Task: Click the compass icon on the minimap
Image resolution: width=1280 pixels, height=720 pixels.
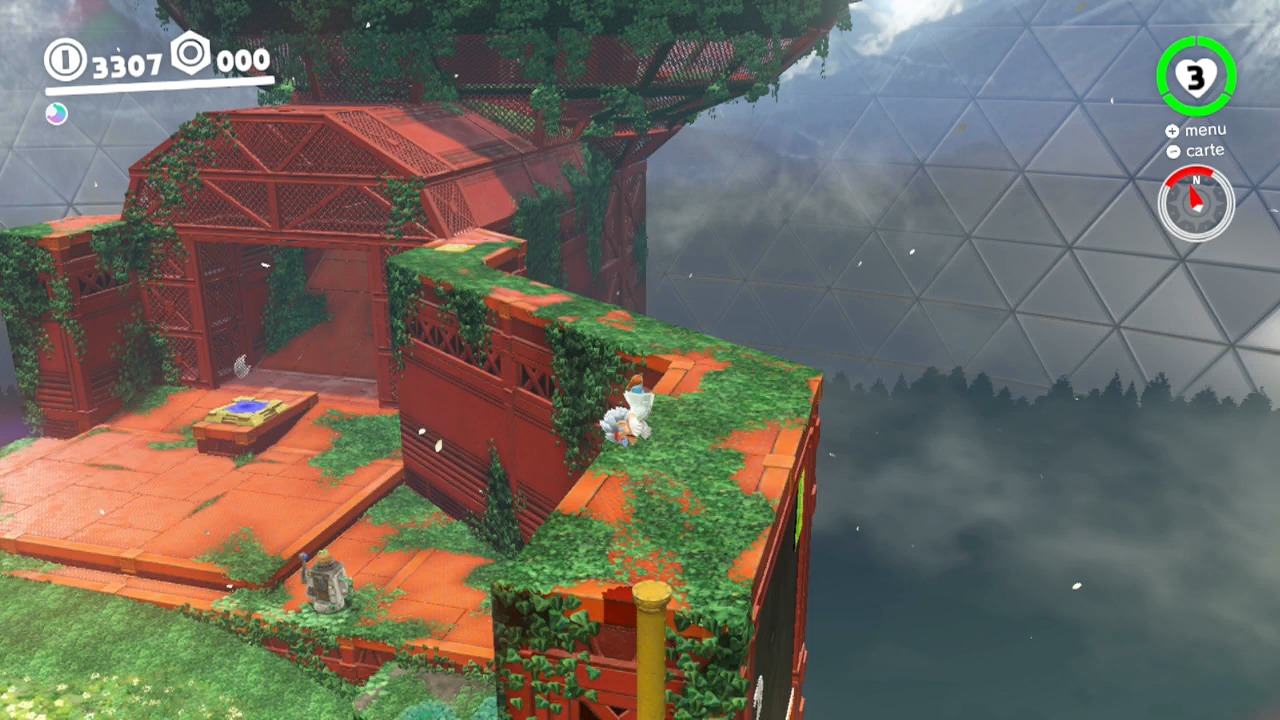Action: (1196, 203)
